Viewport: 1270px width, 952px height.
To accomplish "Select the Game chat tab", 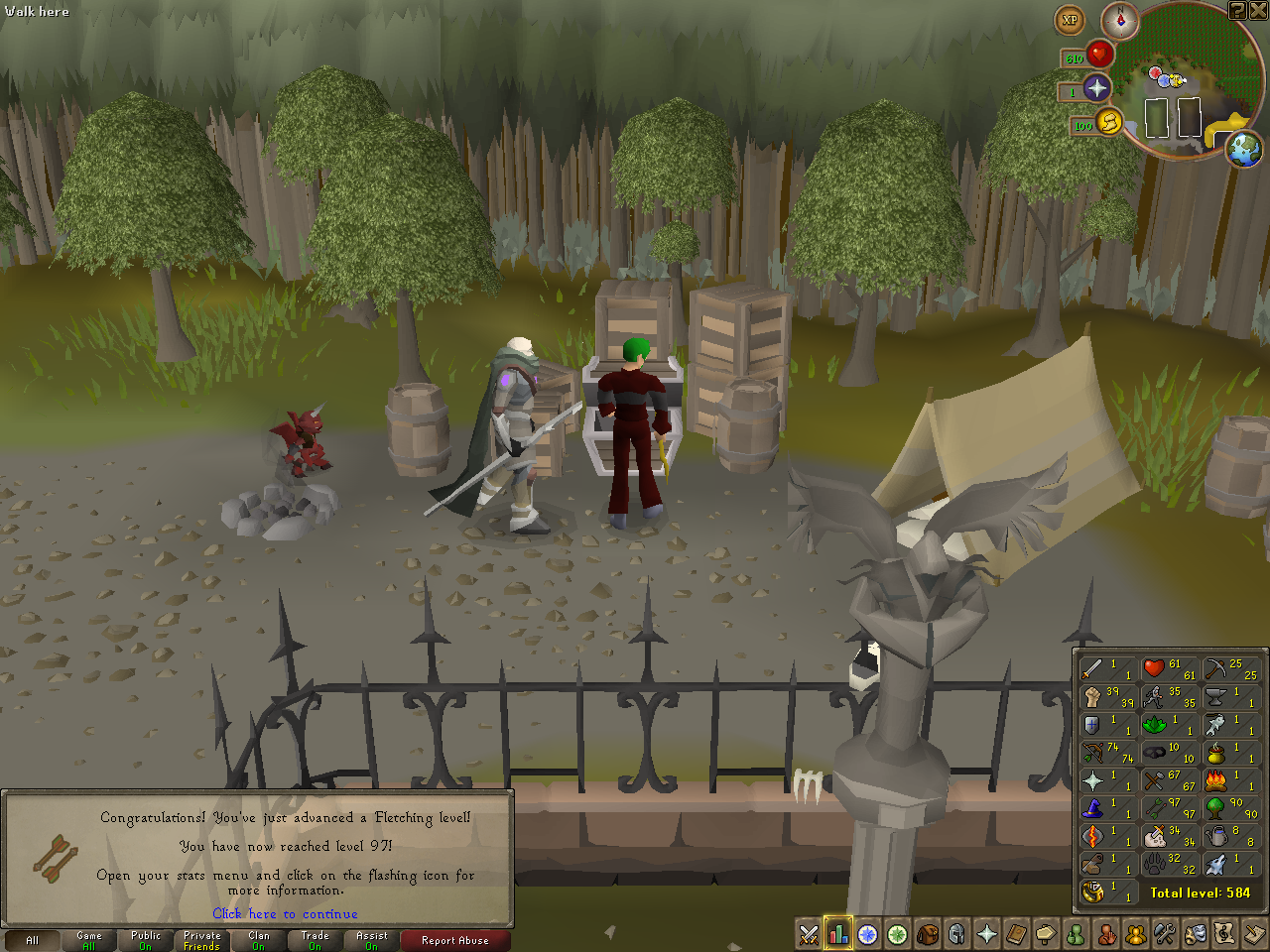I will click(88, 940).
